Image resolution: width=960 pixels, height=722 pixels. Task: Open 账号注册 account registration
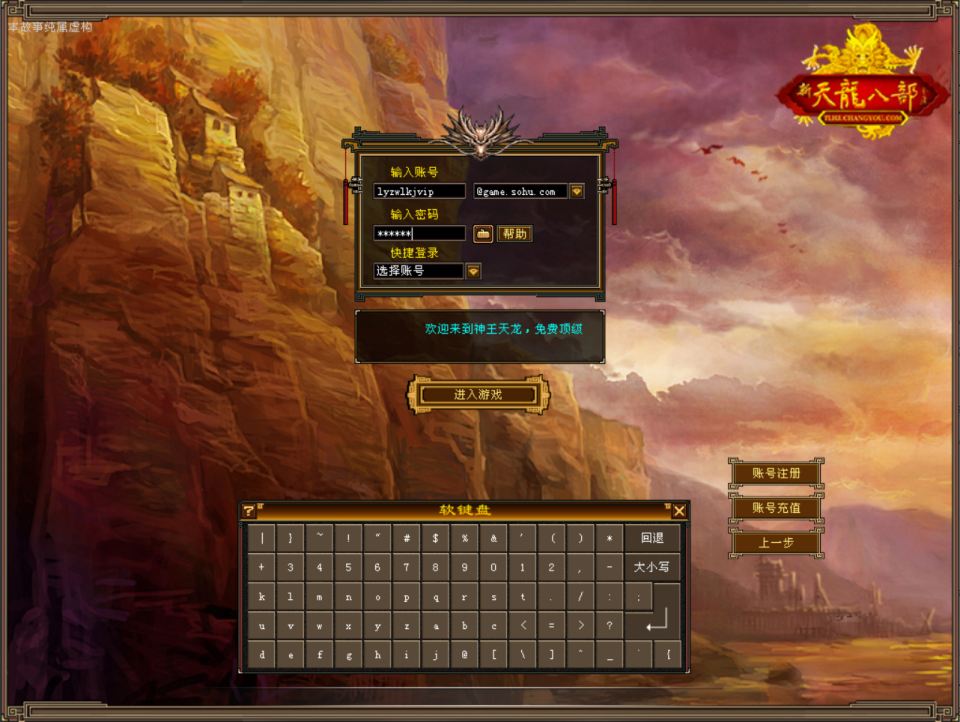coord(776,473)
